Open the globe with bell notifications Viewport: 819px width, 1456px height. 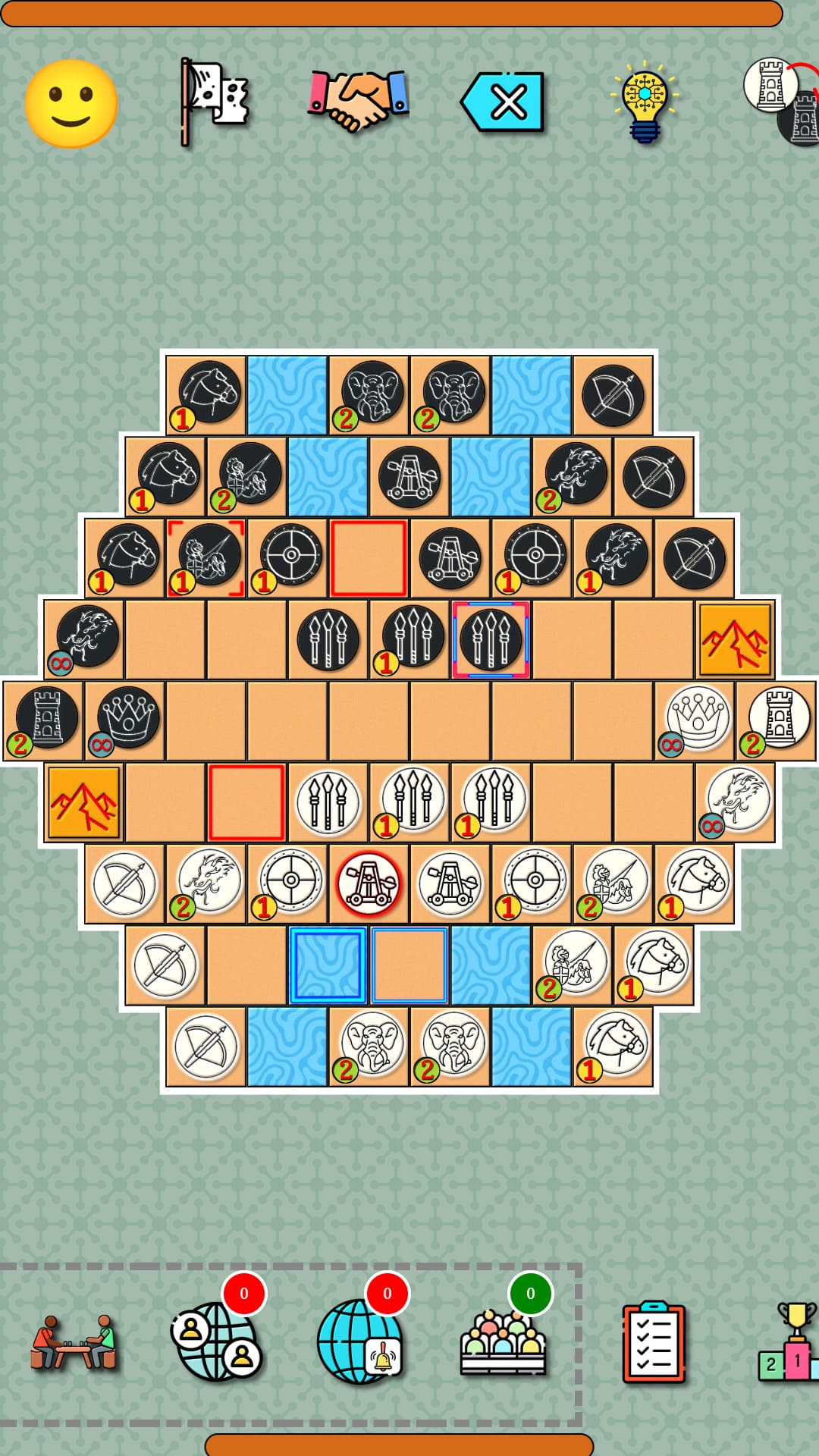360,1341
